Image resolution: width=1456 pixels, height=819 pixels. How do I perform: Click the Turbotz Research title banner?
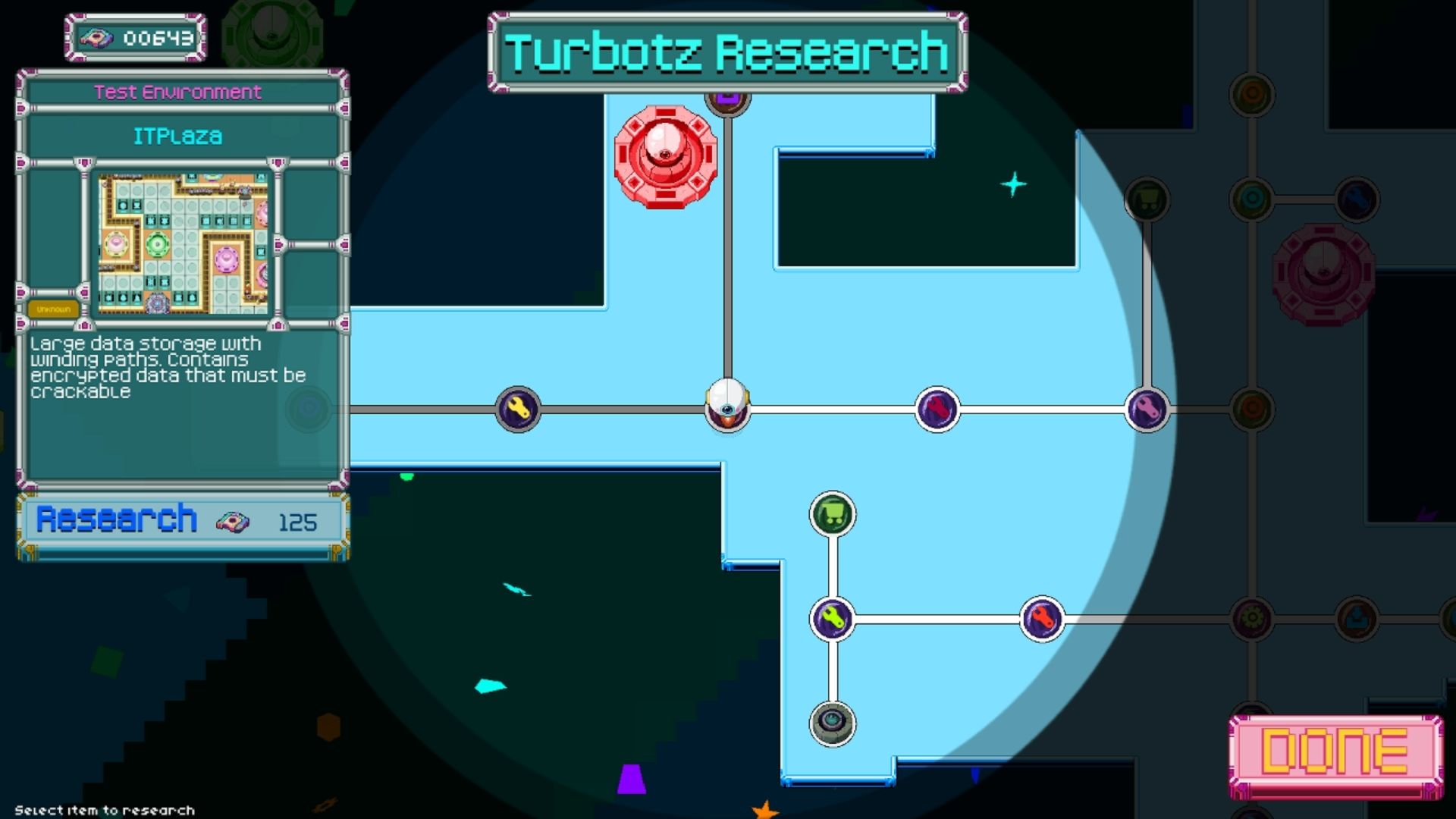pyautogui.click(x=727, y=48)
